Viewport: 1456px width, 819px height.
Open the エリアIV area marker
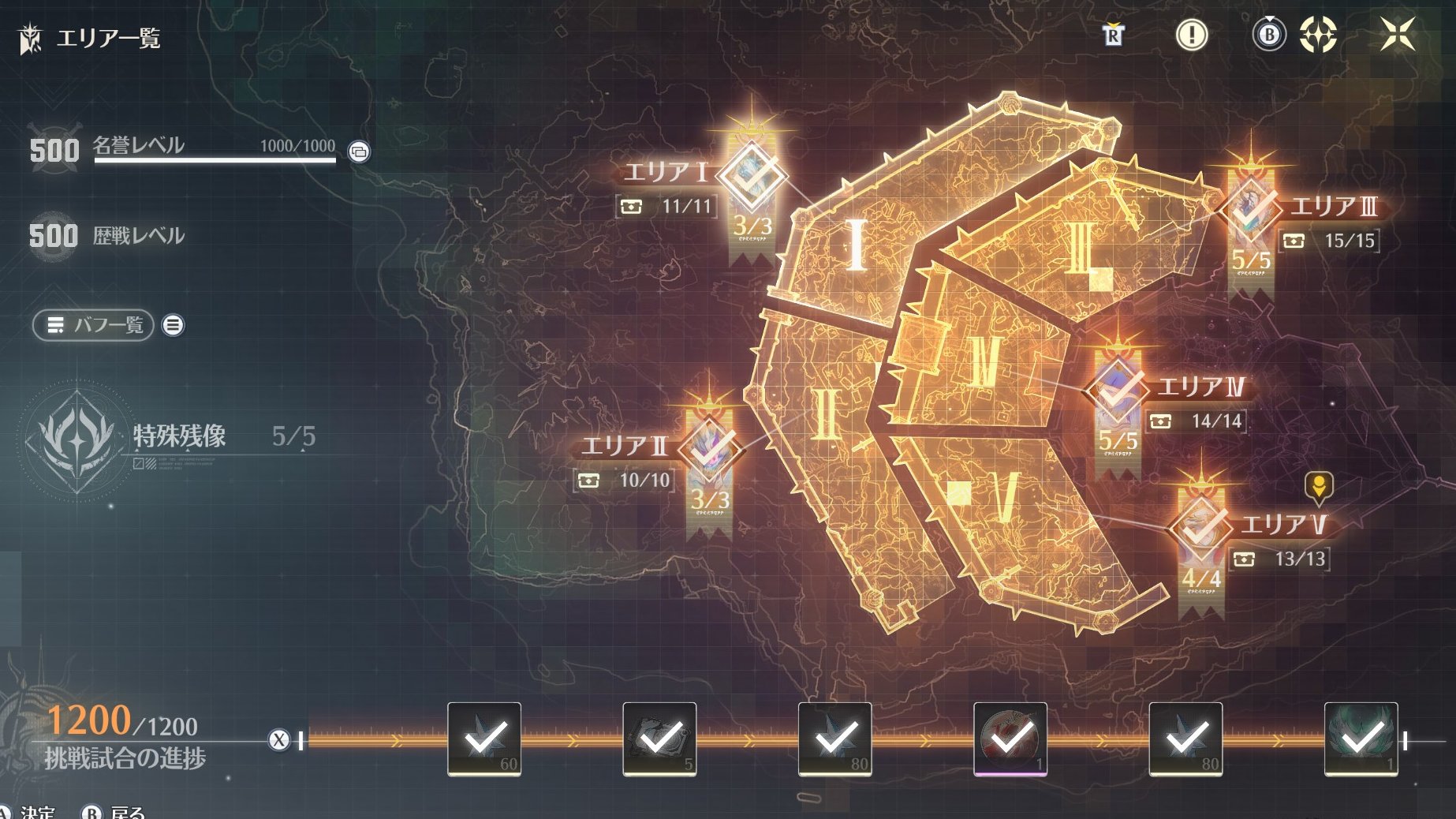[x=1117, y=387]
